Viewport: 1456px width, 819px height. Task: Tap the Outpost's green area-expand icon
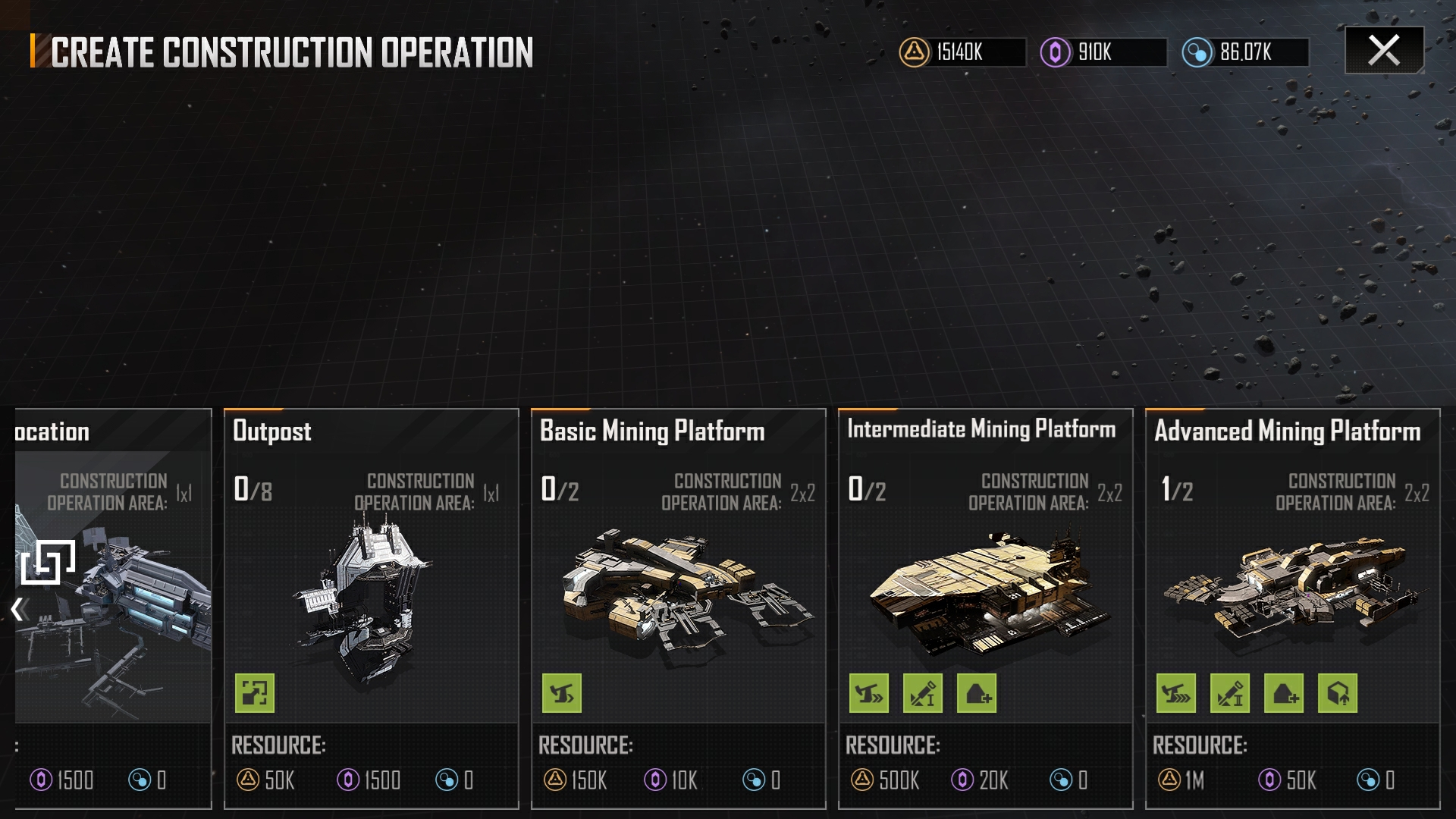(255, 693)
